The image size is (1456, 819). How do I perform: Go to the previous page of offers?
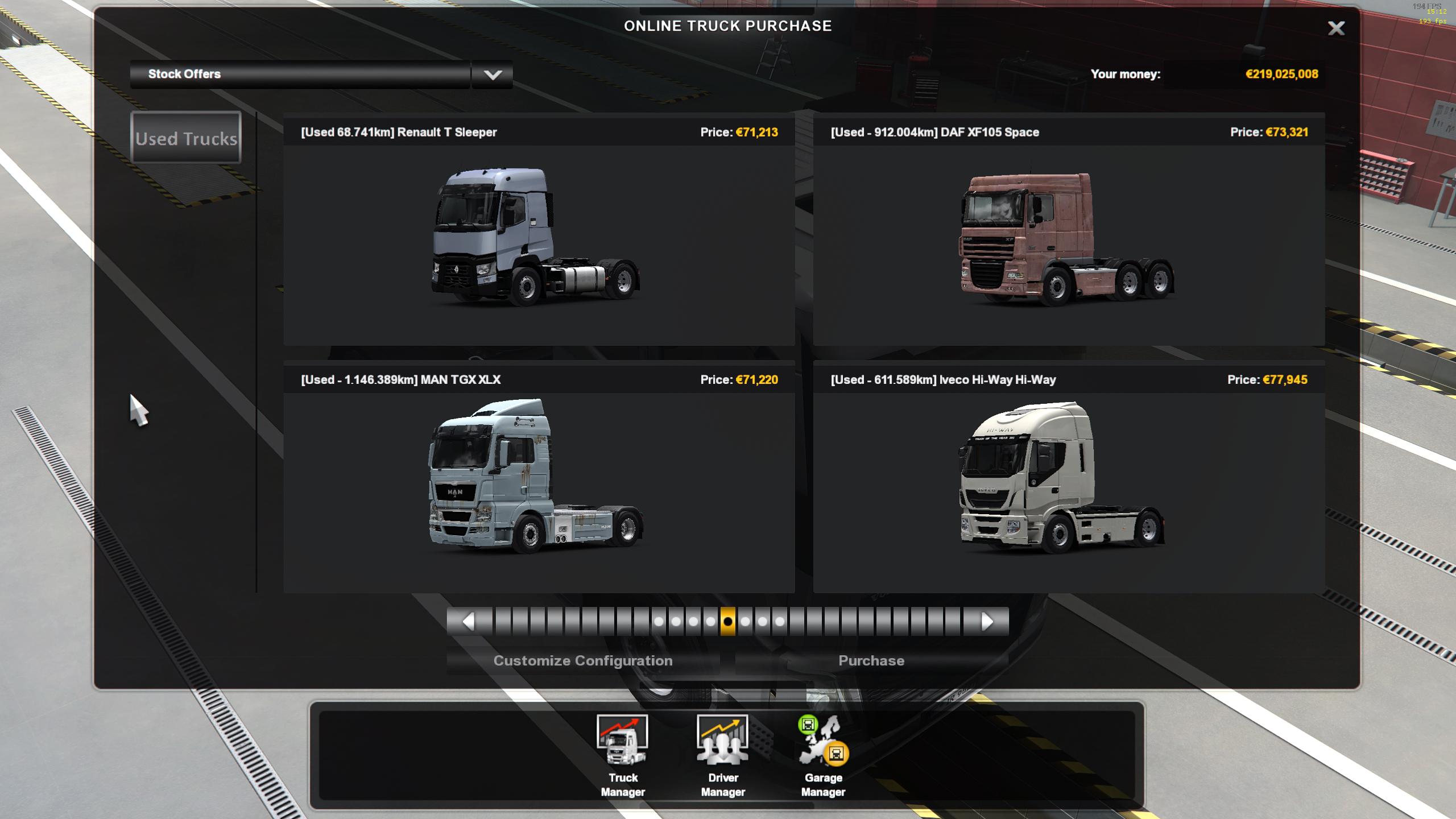469,621
